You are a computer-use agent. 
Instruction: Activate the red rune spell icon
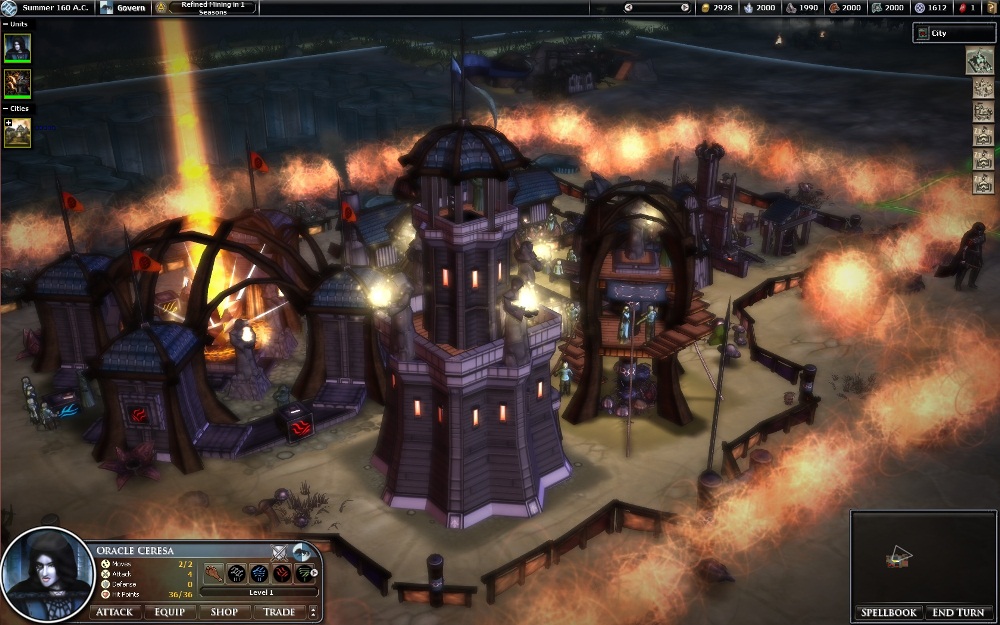tap(281, 573)
